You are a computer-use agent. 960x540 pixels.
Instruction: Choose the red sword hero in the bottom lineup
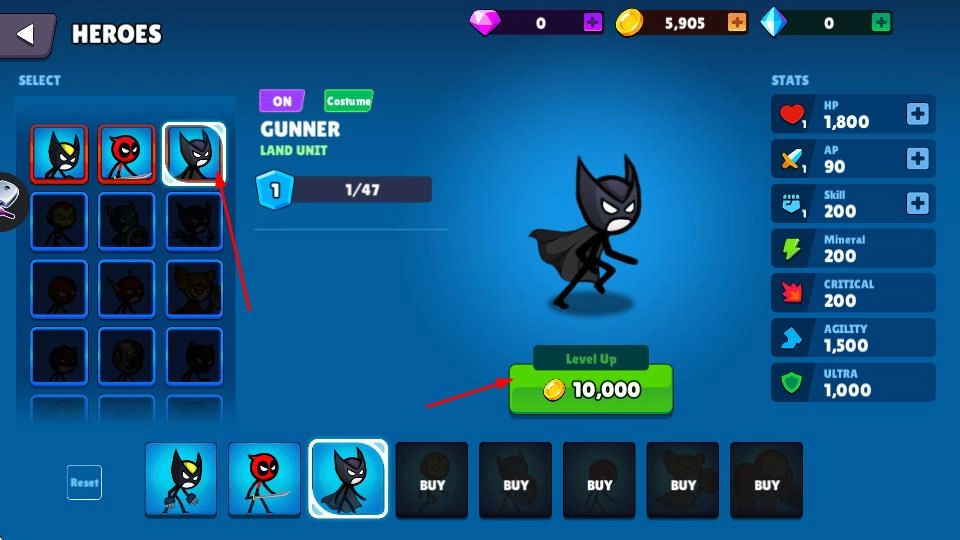point(264,479)
